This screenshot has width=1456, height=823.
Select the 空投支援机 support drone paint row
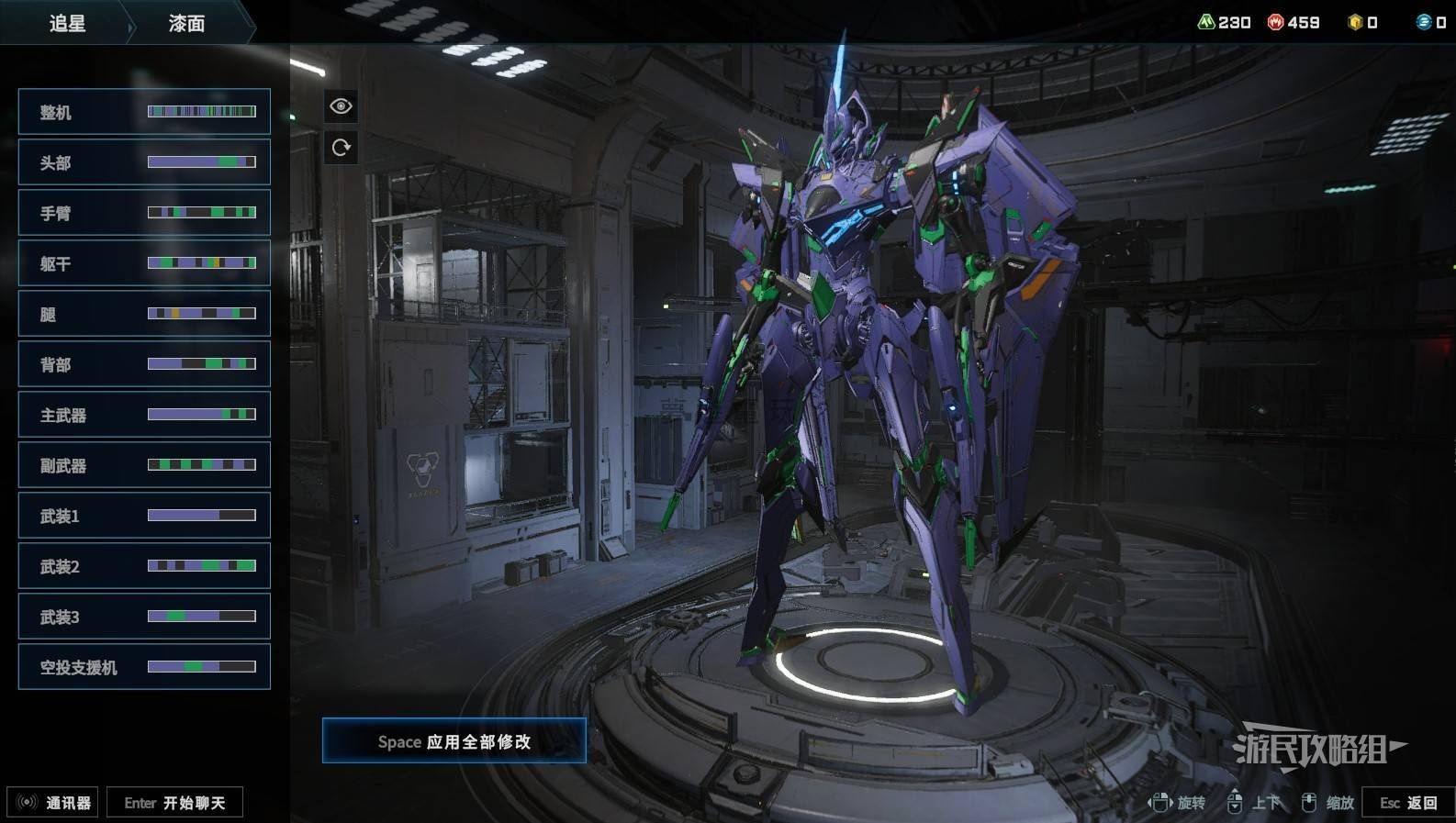144,667
